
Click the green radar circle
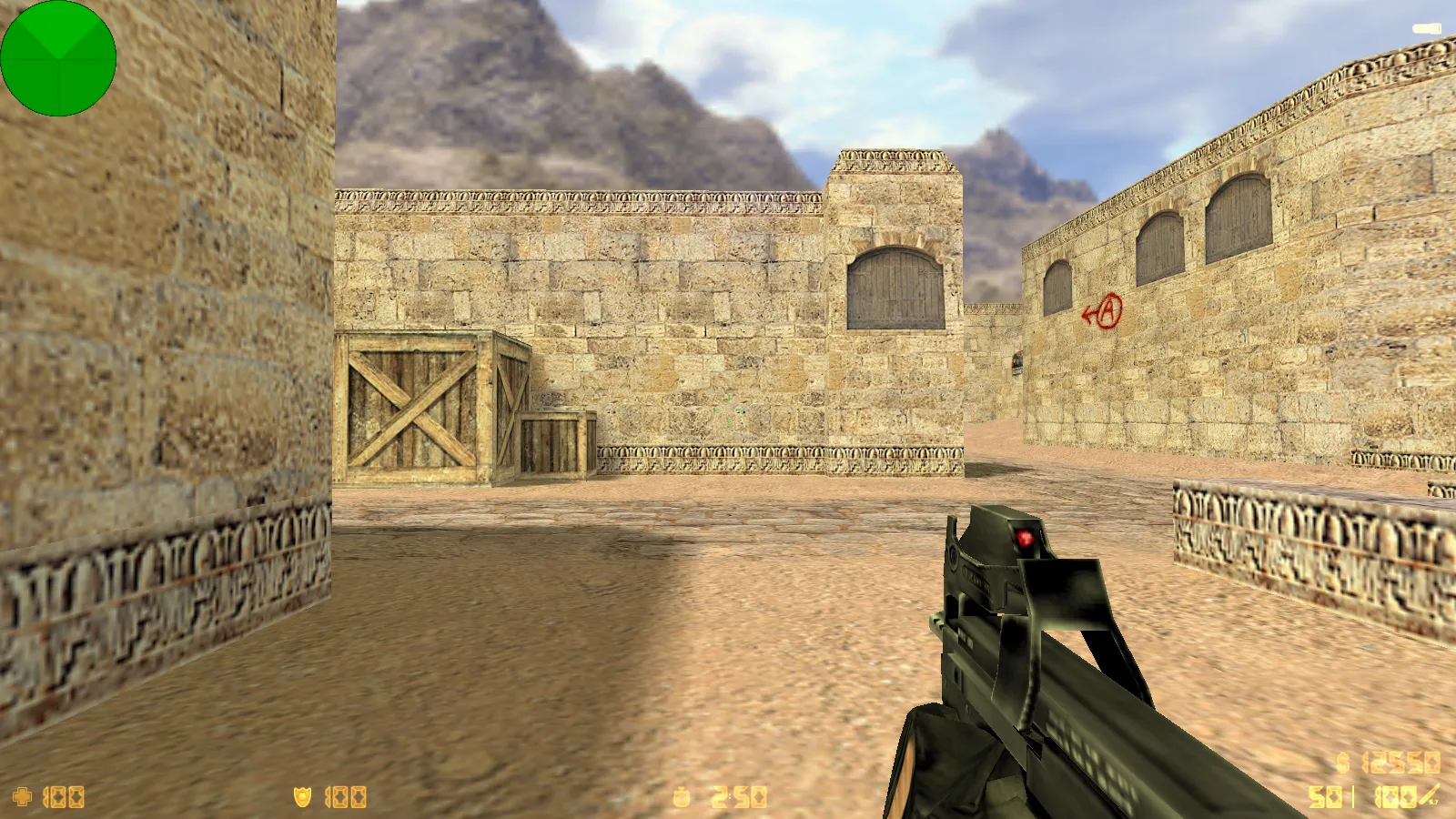[58, 58]
